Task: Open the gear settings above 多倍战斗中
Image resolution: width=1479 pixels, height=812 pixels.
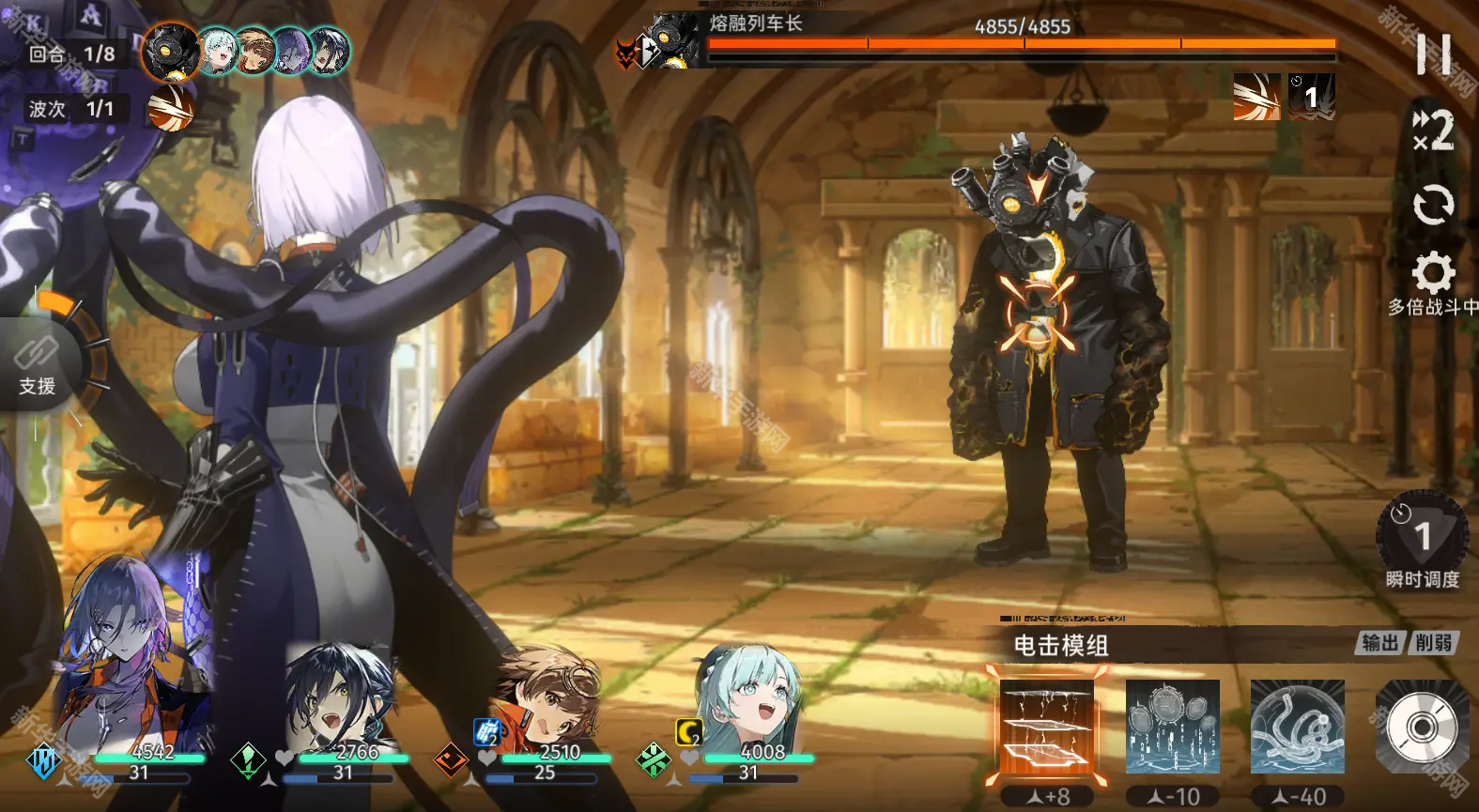Action: (1433, 274)
